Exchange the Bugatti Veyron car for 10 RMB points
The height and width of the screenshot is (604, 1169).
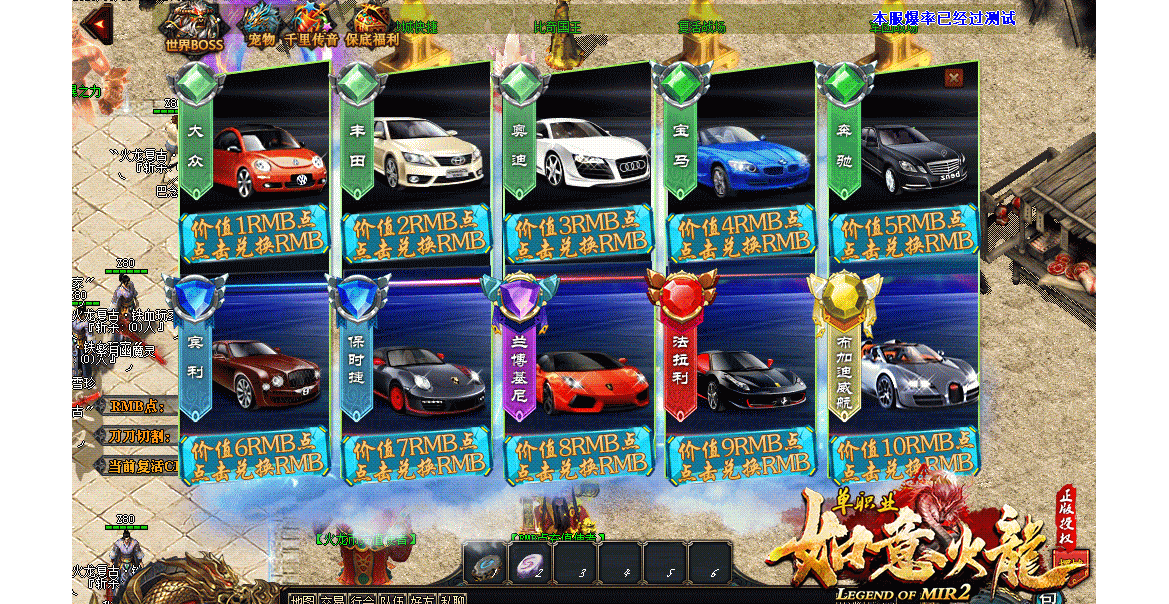click(x=904, y=456)
